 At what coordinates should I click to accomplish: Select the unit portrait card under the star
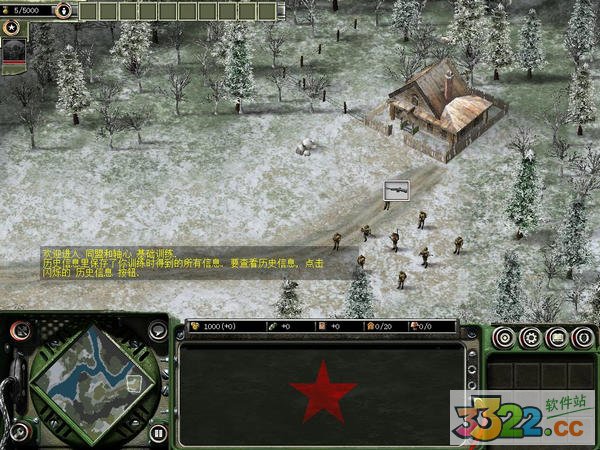coord(13,56)
